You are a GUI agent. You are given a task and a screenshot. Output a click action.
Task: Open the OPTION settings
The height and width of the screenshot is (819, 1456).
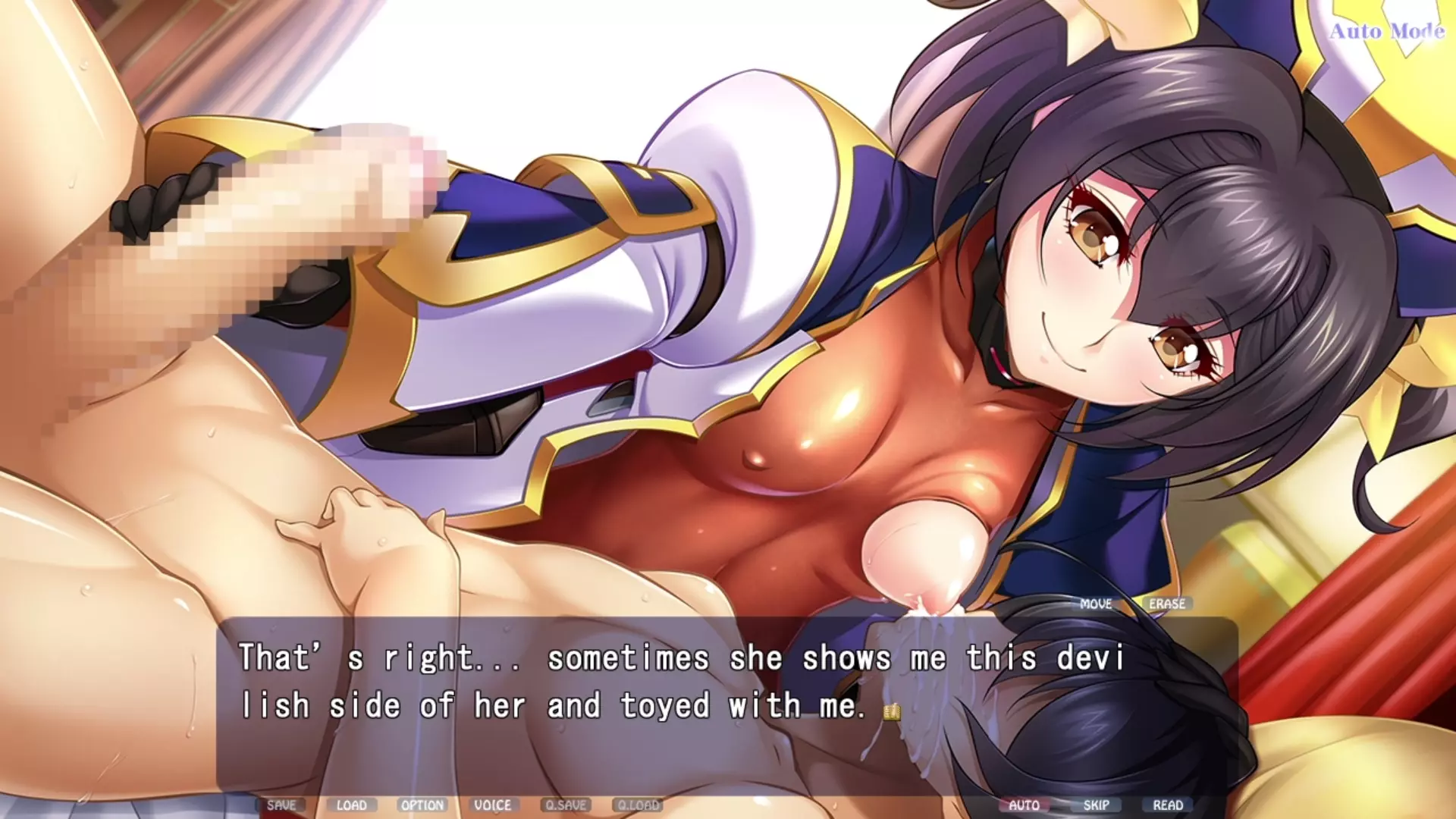pos(422,805)
